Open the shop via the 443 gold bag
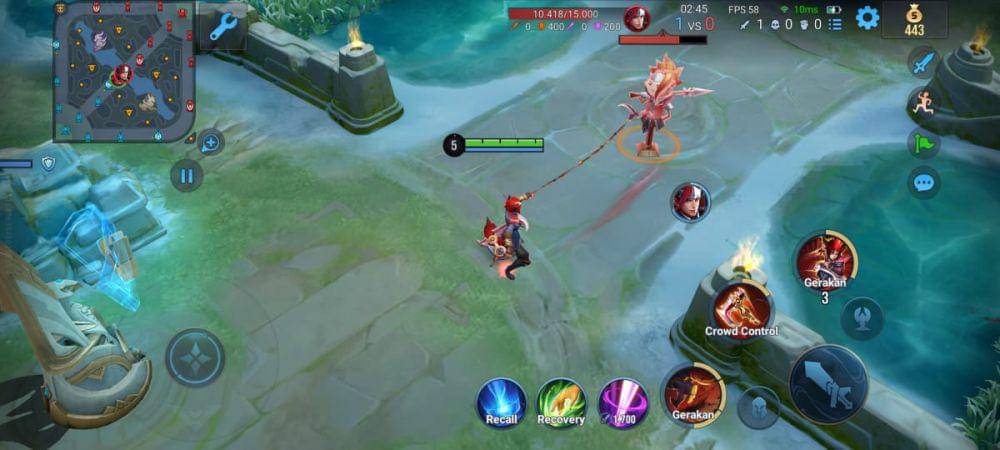The width and height of the screenshot is (1000, 450). point(914,20)
